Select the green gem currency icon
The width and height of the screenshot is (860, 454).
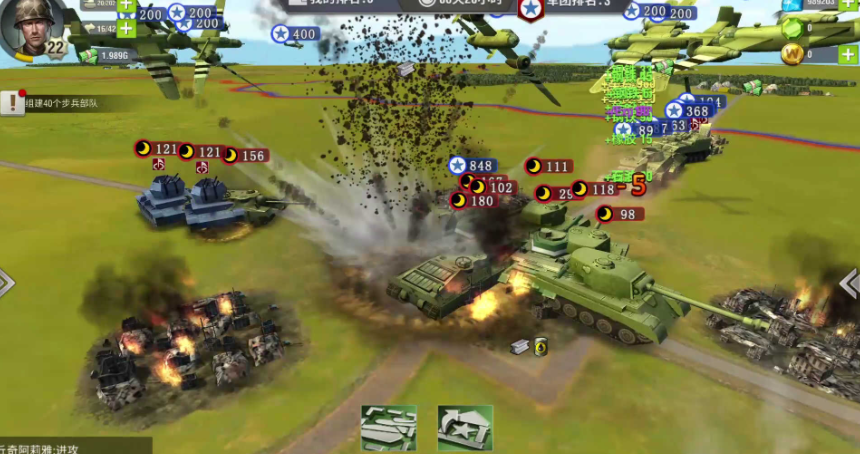pyautogui.click(x=792, y=28)
